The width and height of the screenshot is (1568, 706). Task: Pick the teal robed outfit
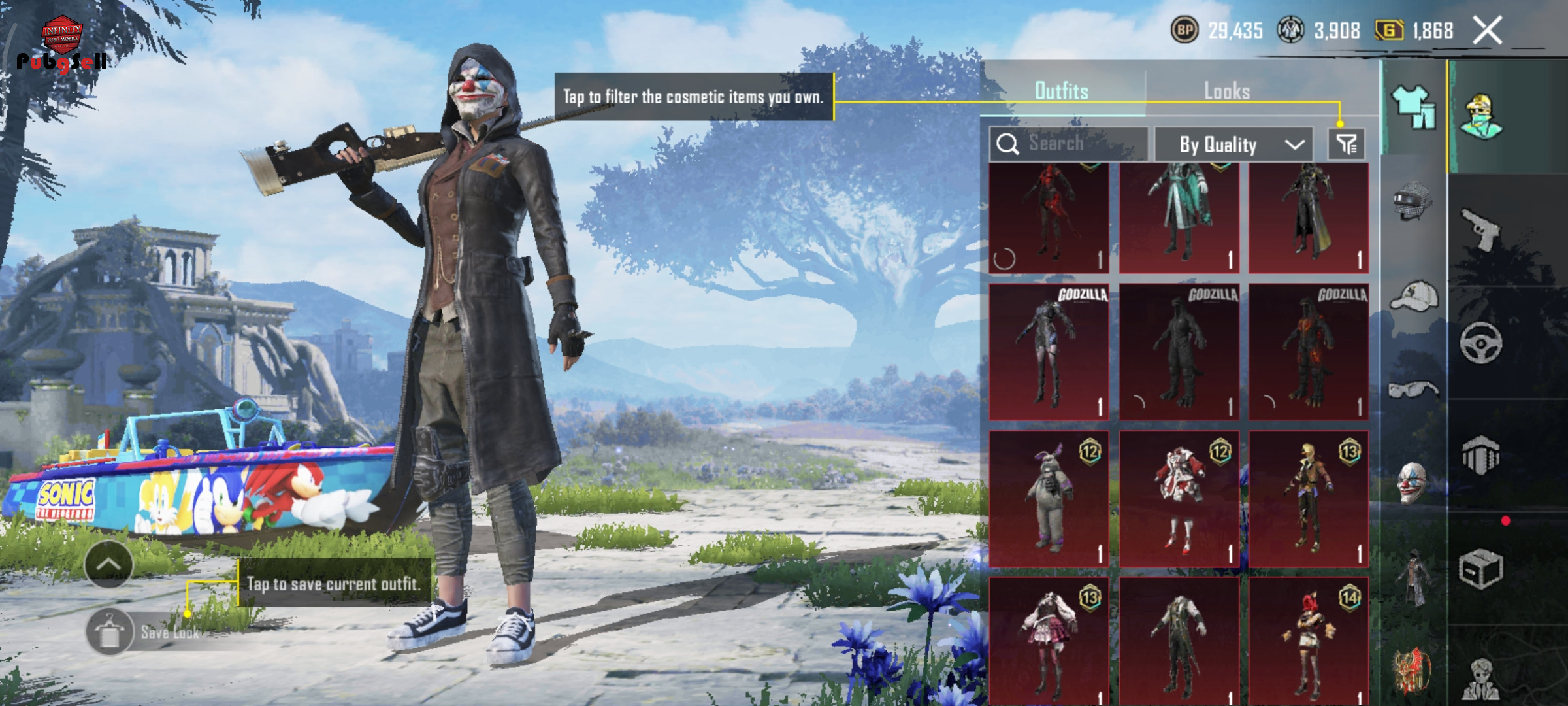(x=1179, y=218)
